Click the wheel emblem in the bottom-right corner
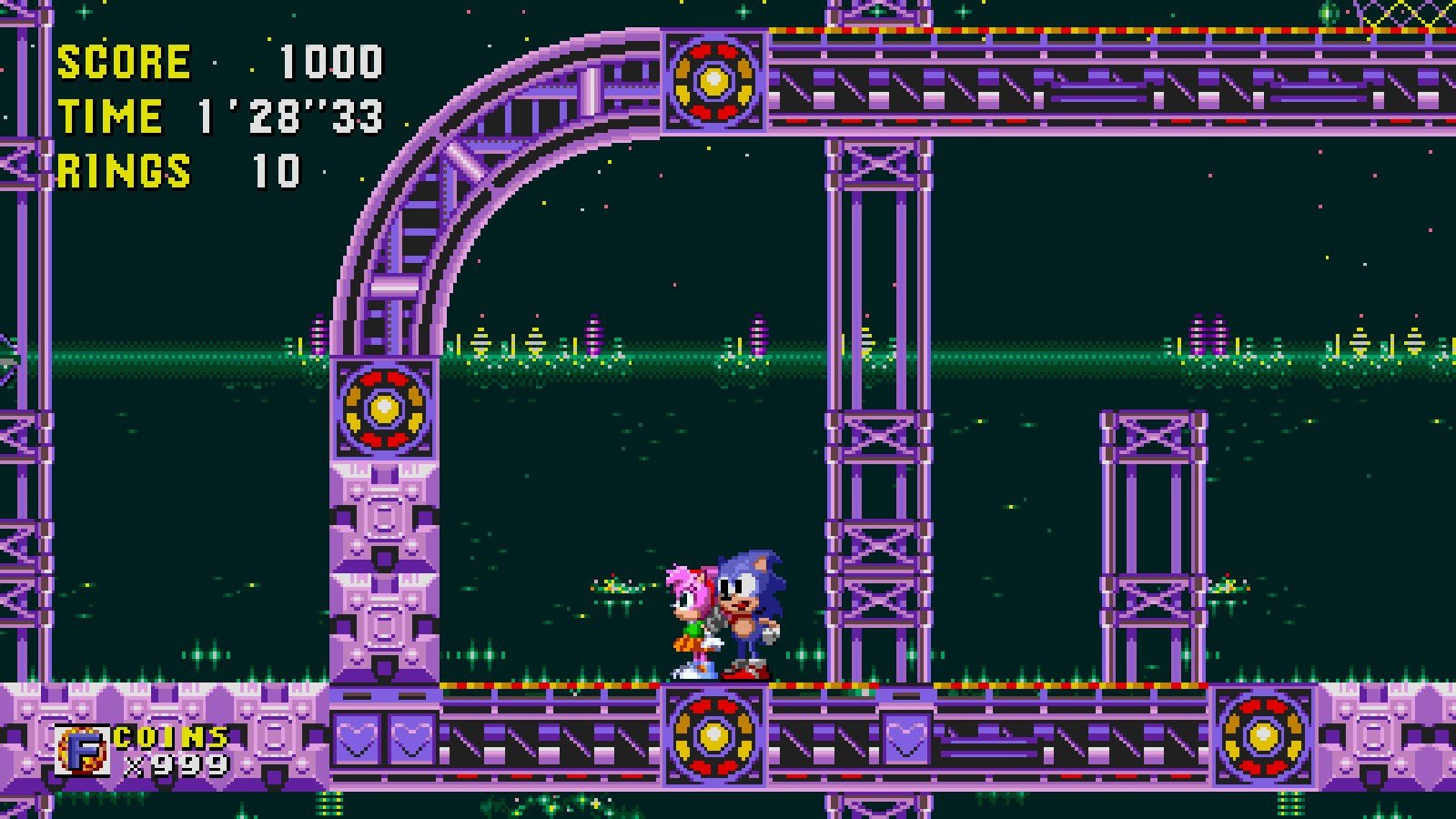 (1263, 735)
